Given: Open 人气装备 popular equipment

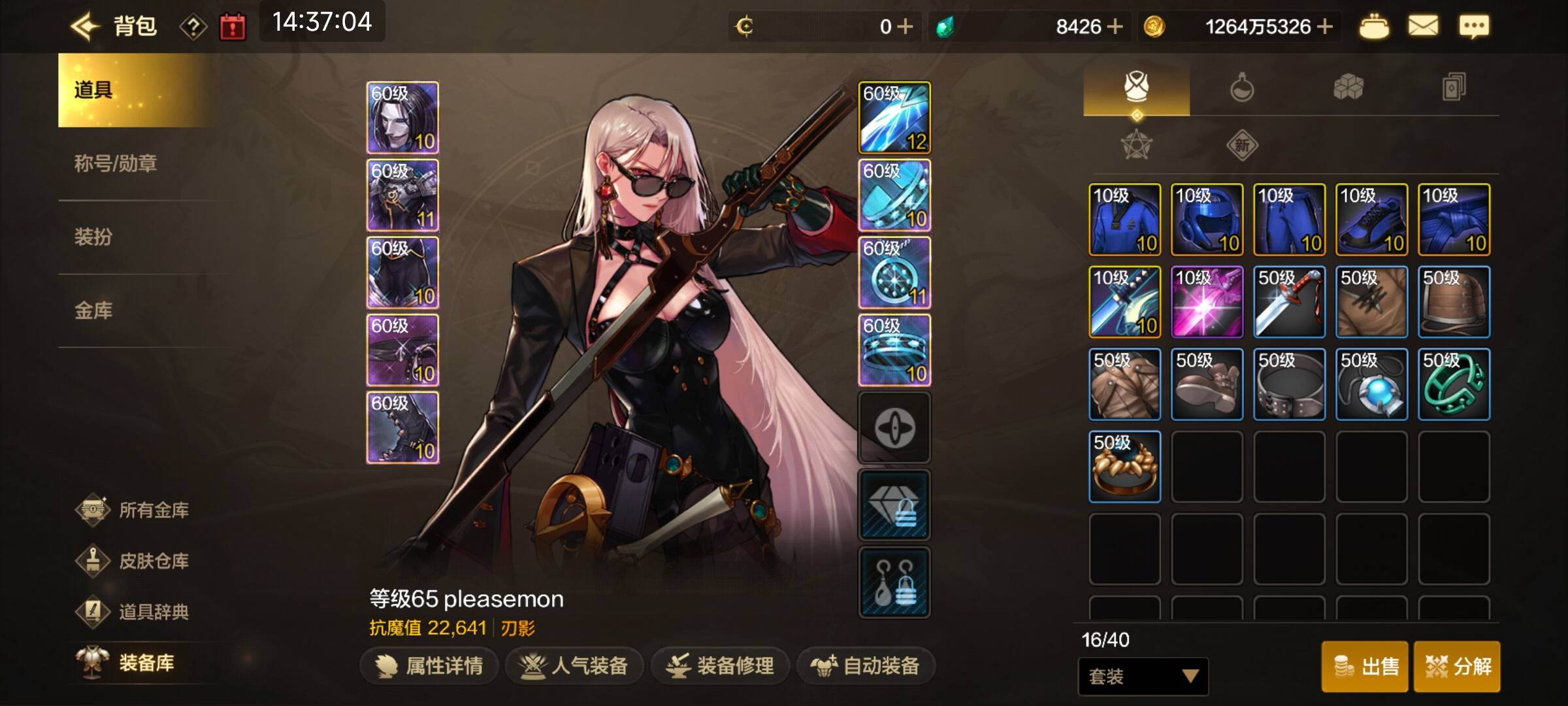Looking at the screenshot, I should point(574,666).
